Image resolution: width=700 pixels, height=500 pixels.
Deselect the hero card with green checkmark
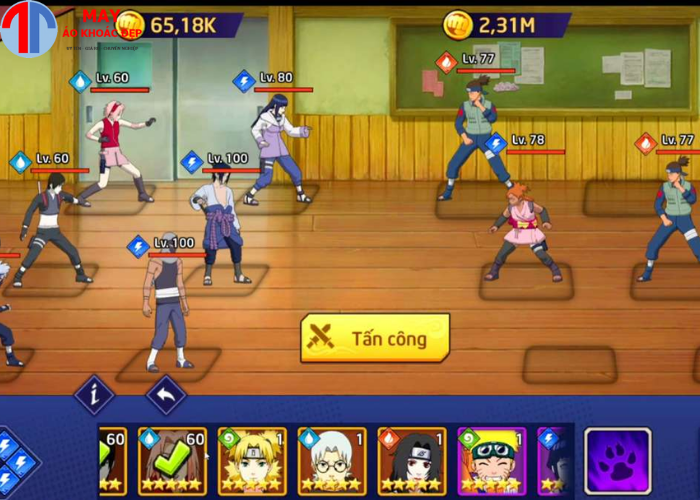(x=172, y=460)
